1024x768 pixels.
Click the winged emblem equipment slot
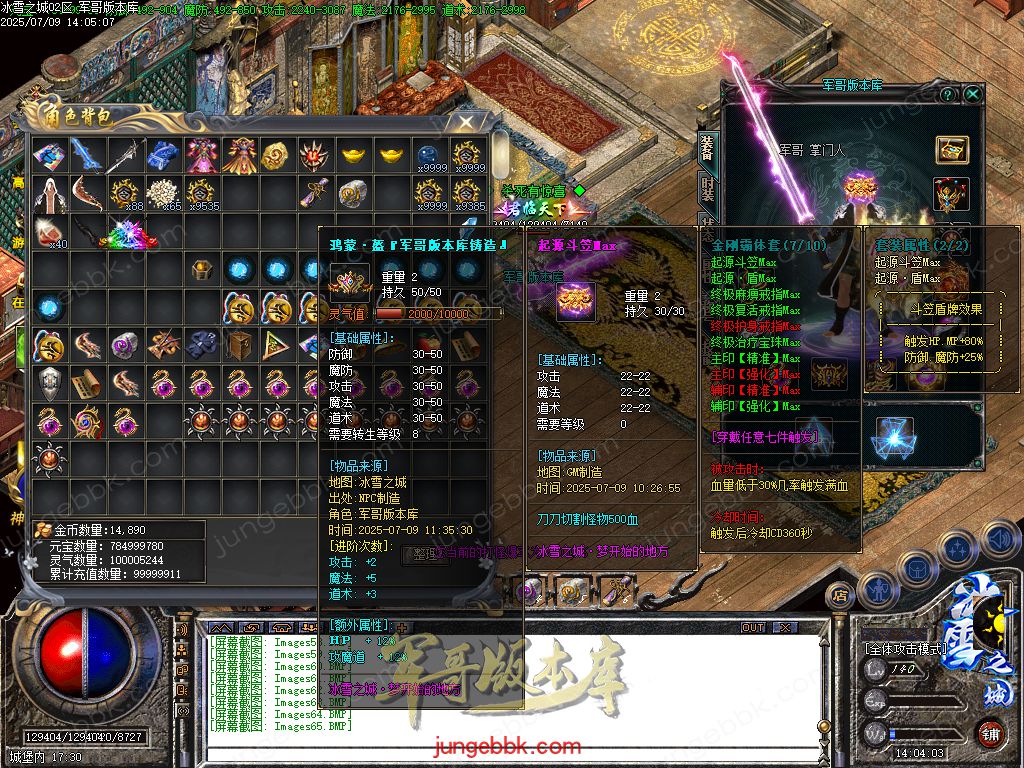(x=951, y=193)
